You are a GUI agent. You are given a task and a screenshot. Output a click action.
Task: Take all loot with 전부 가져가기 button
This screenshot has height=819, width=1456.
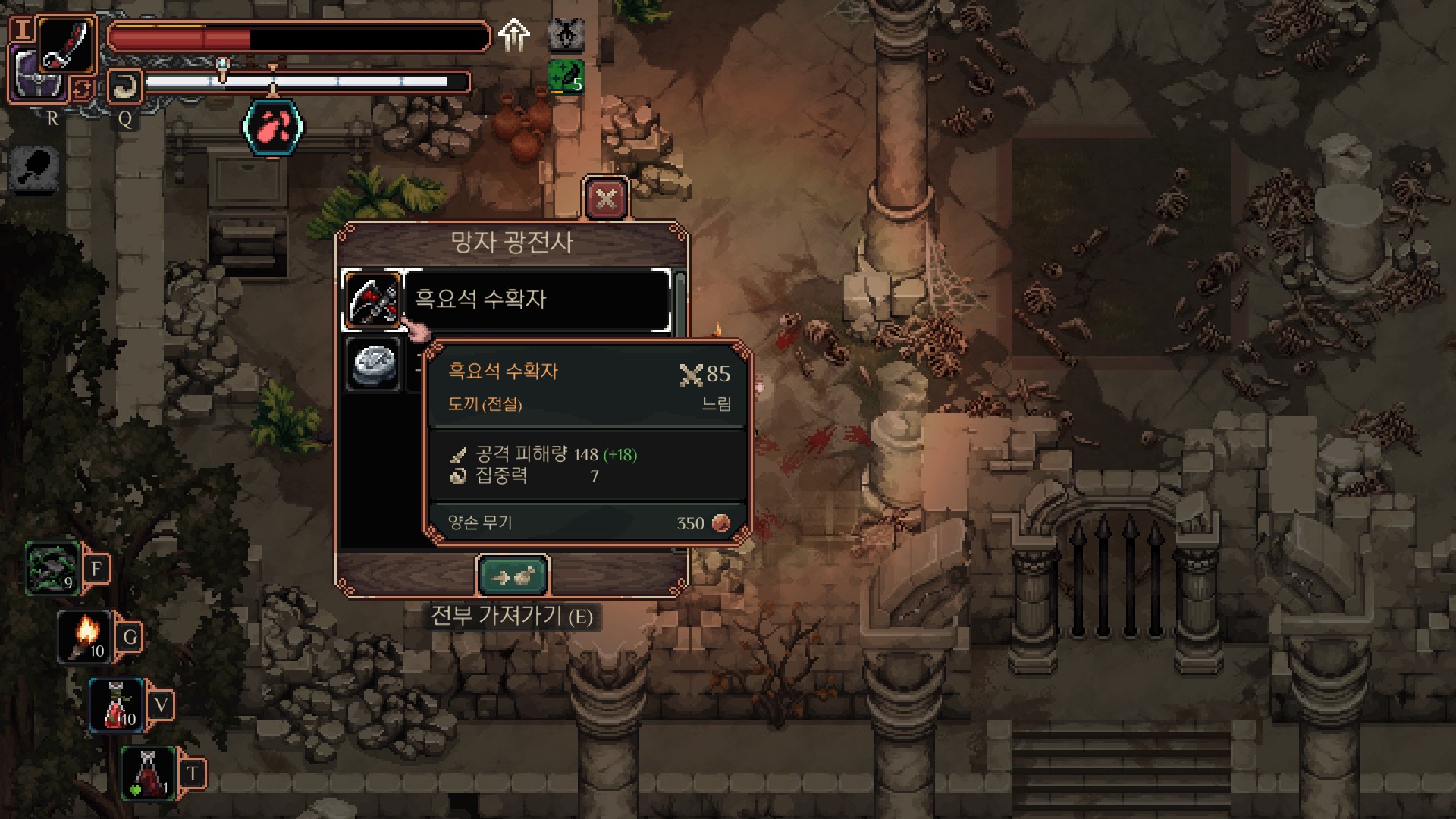(x=513, y=577)
